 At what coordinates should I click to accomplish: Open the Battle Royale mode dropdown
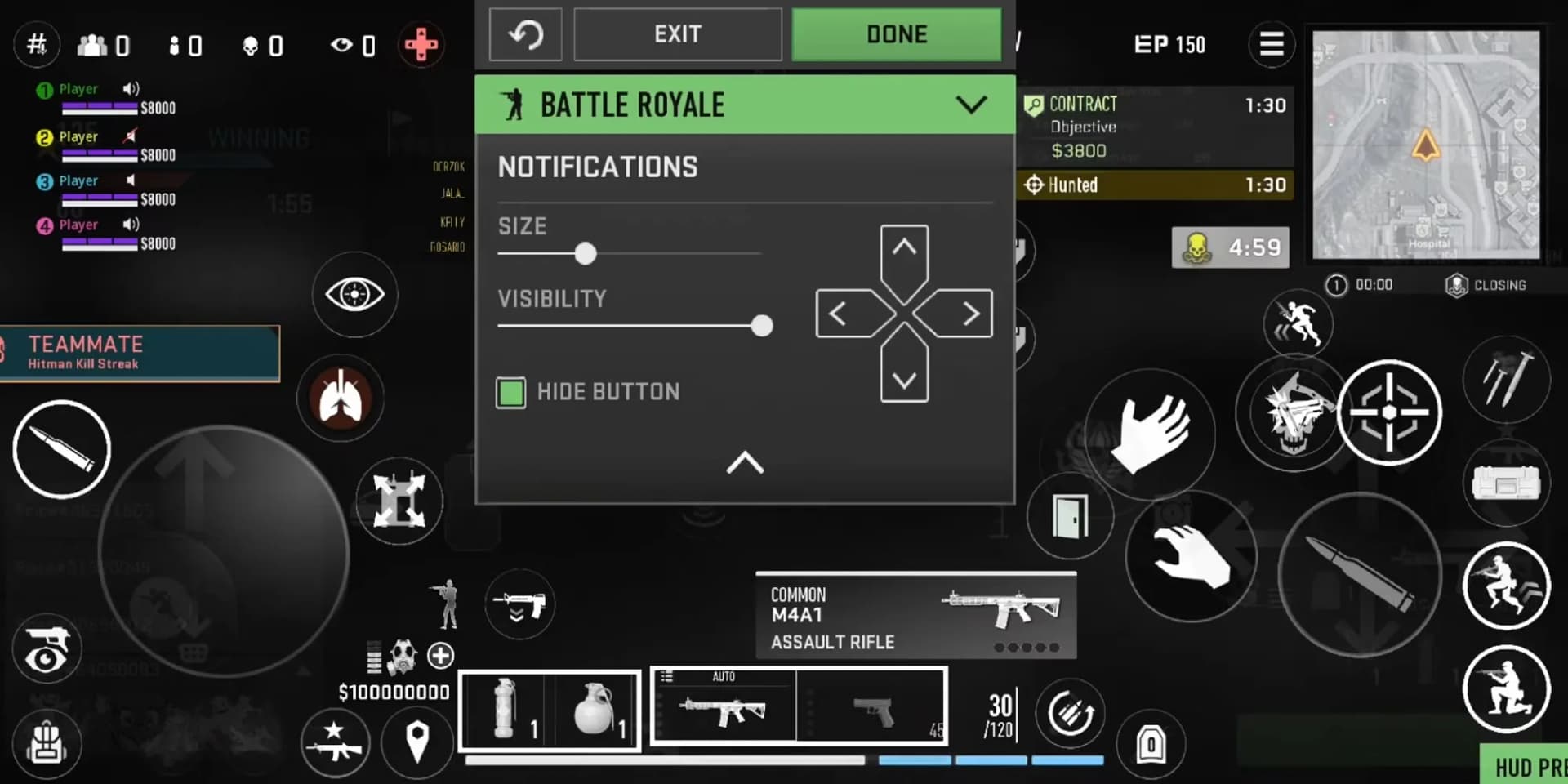pos(970,105)
